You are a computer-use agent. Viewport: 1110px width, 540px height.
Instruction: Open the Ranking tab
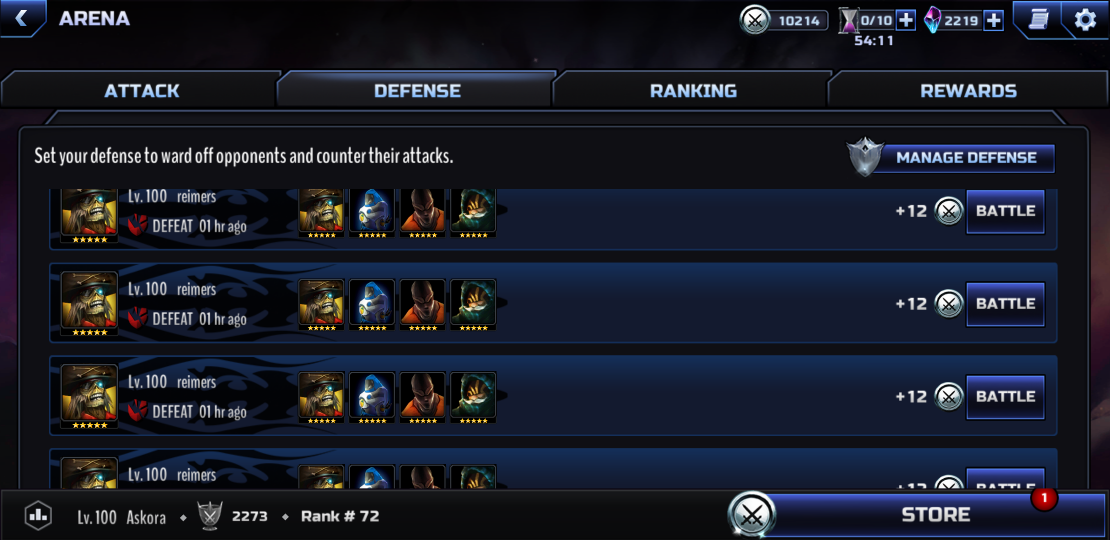coord(693,91)
